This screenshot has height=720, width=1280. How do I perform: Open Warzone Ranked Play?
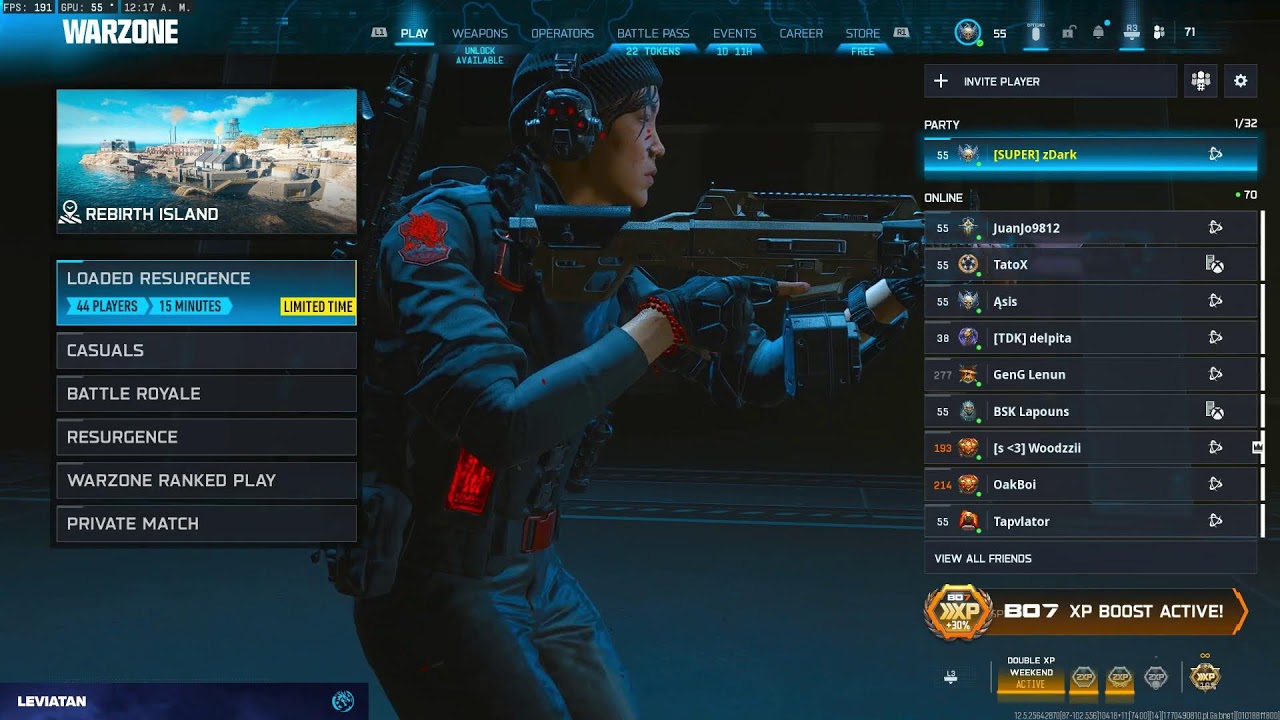[x=206, y=480]
